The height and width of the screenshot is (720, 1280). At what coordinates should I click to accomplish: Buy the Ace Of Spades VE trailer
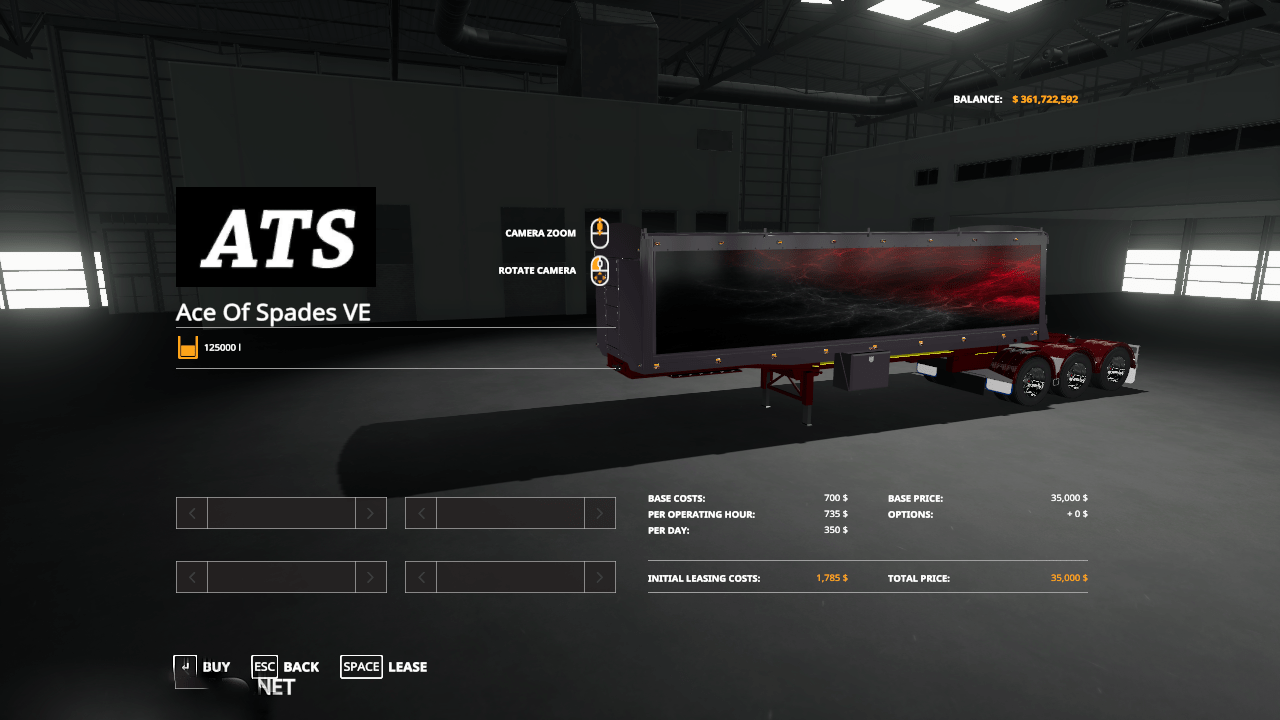click(x=203, y=667)
